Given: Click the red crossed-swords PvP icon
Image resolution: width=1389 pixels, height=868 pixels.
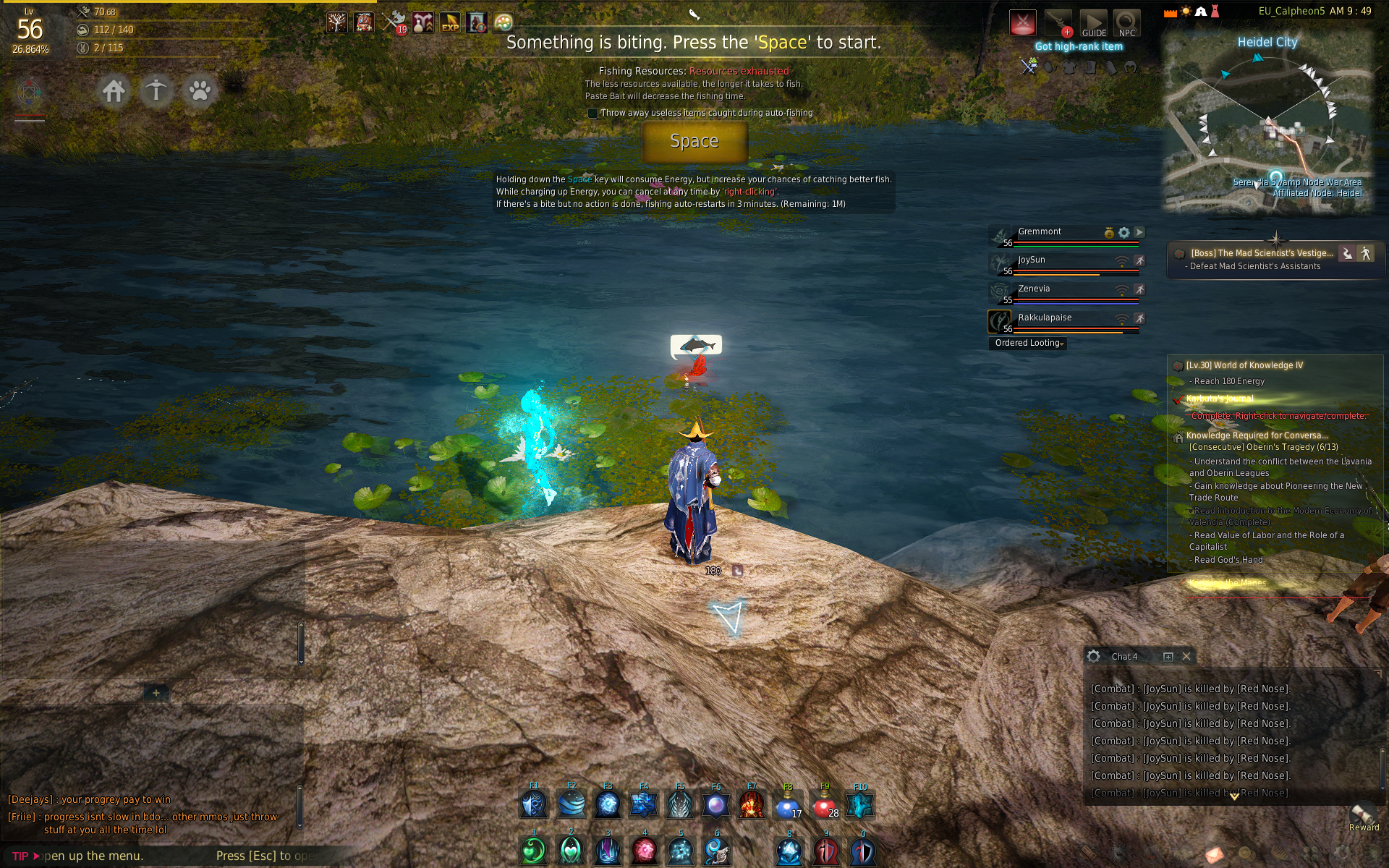Looking at the screenshot, I should click(x=1022, y=23).
